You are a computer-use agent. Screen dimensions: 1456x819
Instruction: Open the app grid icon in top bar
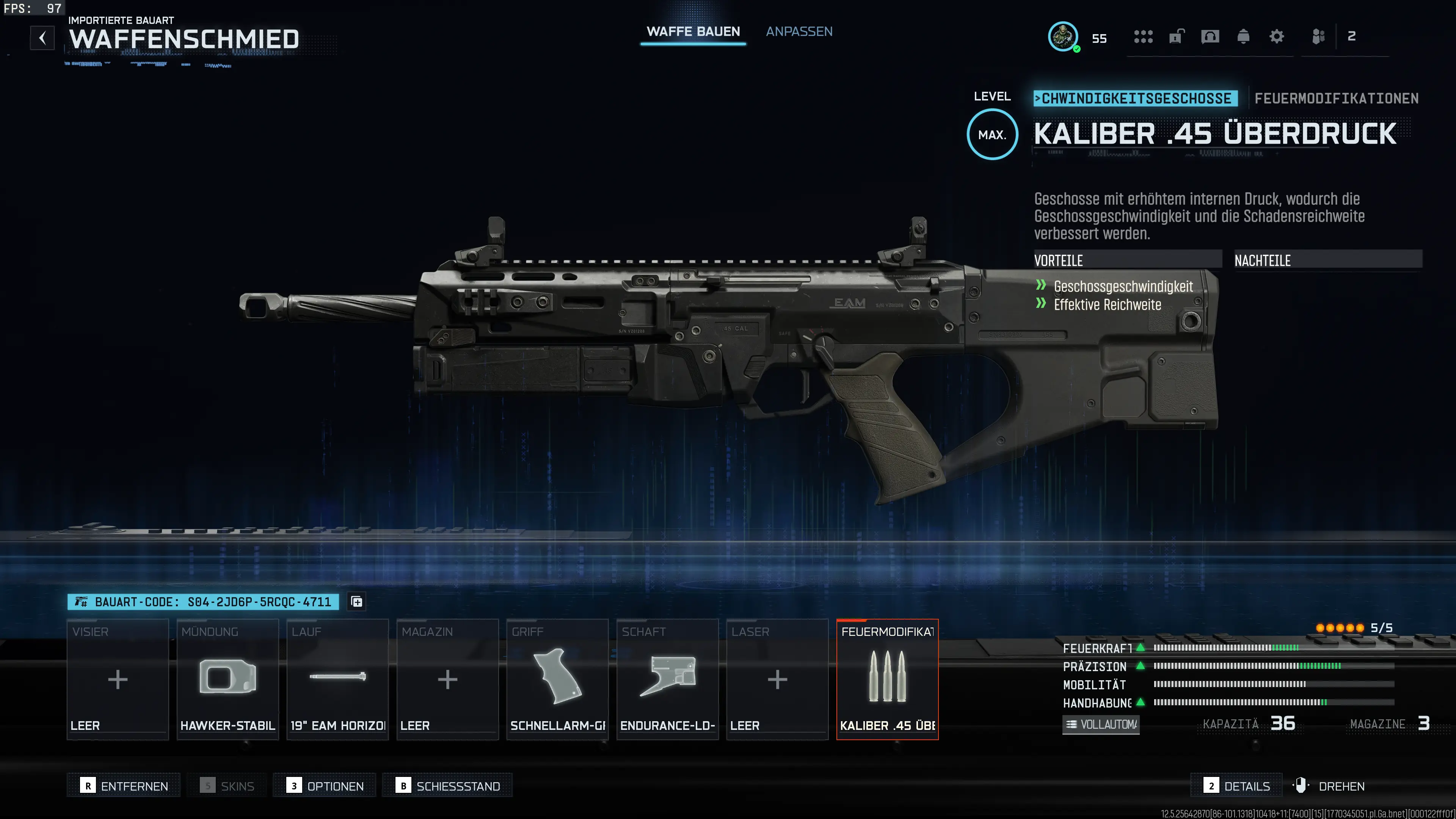tap(1143, 37)
